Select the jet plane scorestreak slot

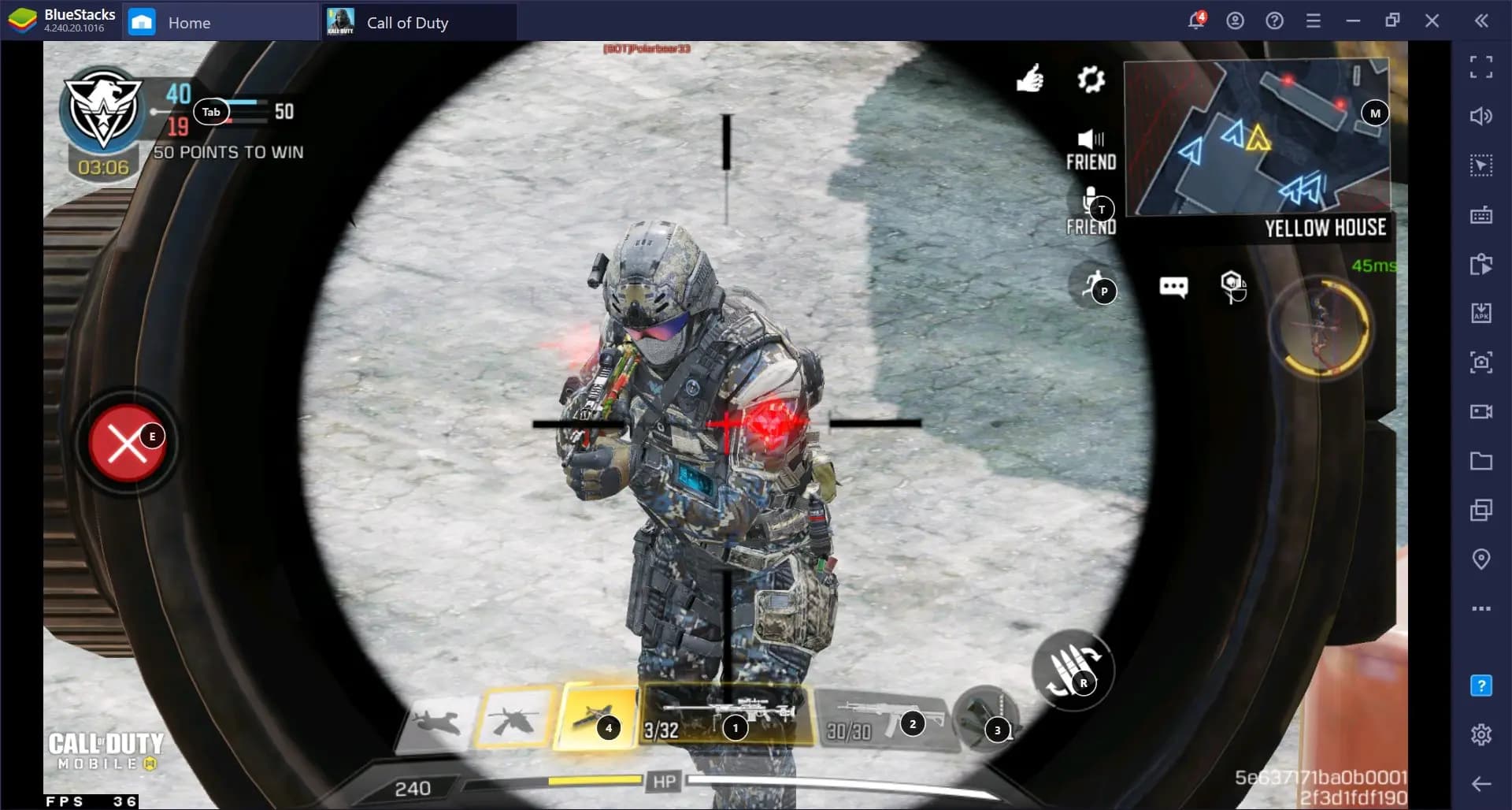coord(438,720)
